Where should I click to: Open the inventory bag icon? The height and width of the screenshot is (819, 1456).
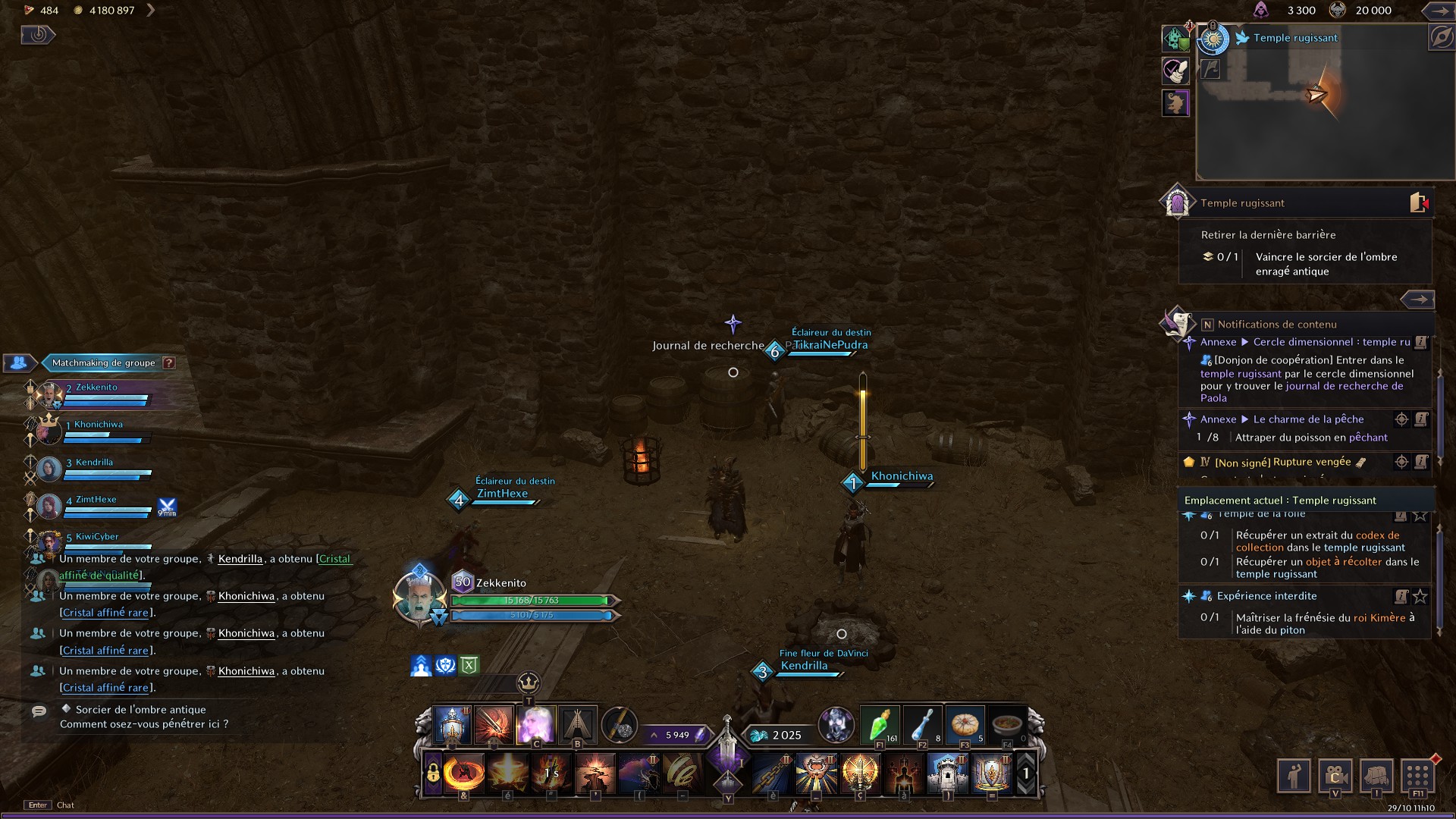(x=1376, y=775)
